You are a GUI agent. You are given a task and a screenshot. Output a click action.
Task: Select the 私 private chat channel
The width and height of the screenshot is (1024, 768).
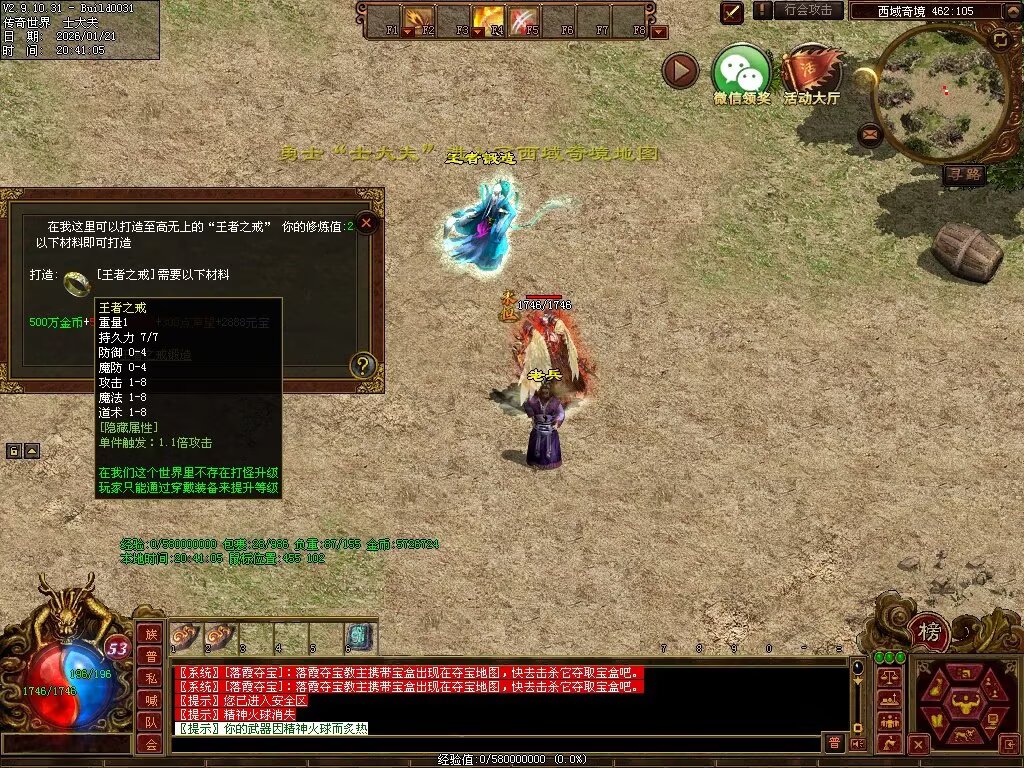pos(151,678)
